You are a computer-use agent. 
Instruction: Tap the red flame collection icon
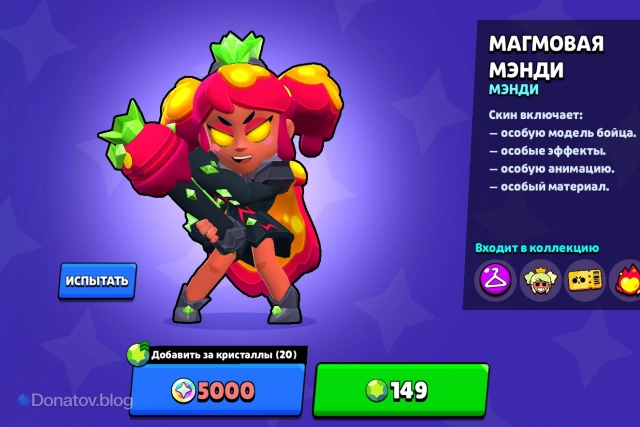626,280
